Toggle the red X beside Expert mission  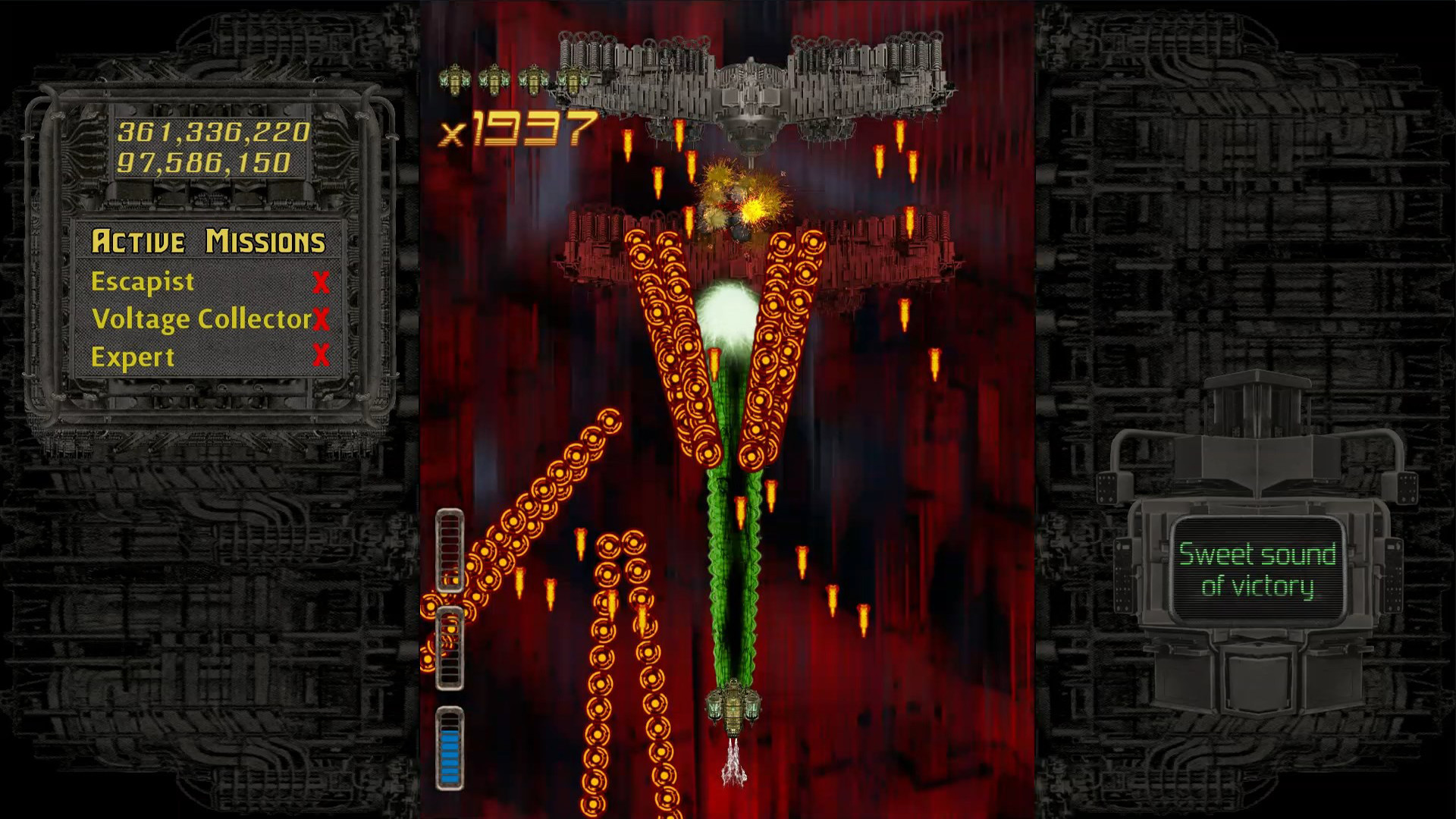[x=322, y=357]
